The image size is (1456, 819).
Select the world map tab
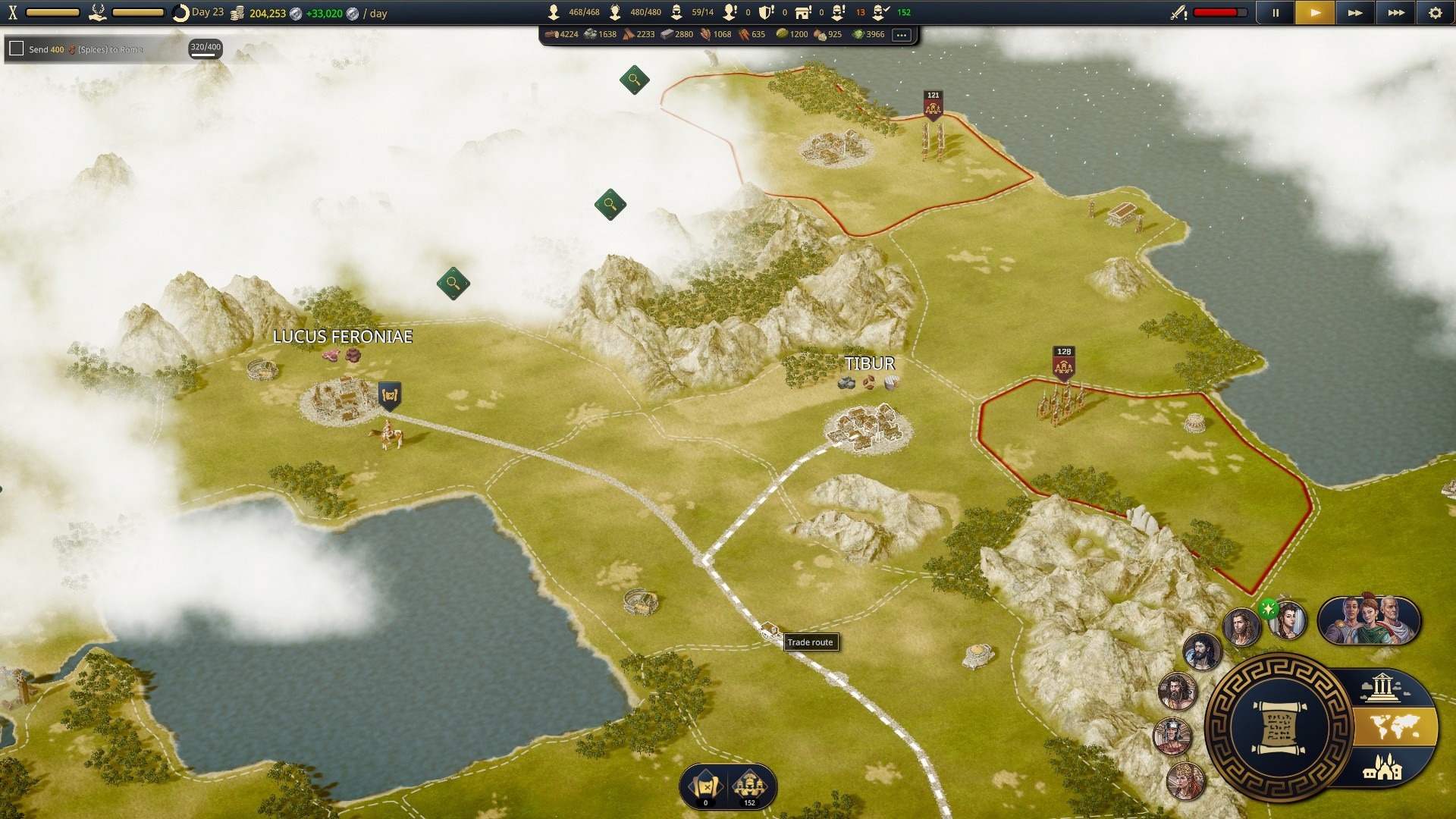[x=1395, y=727]
